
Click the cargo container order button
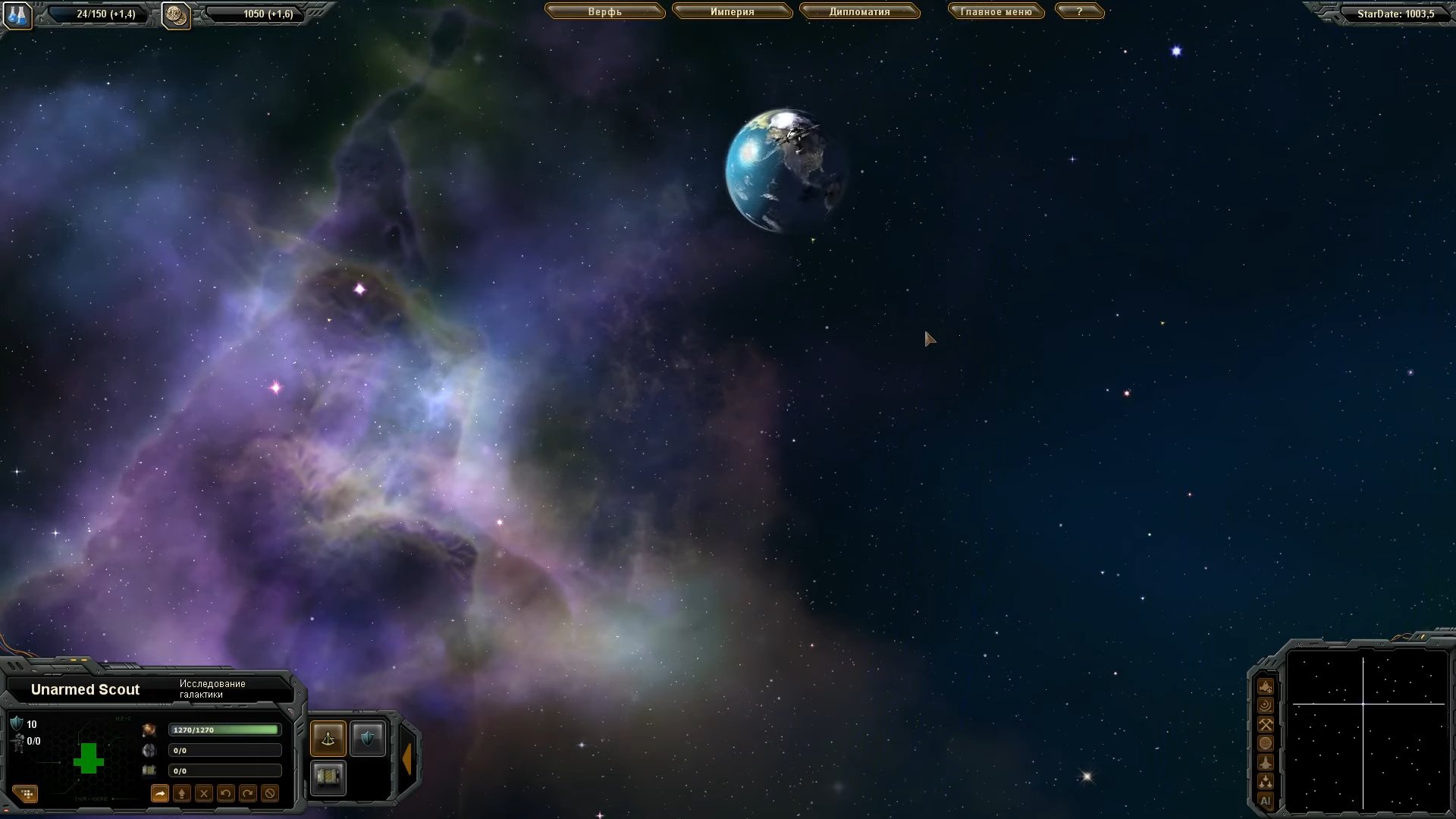click(x=328, y=777)
